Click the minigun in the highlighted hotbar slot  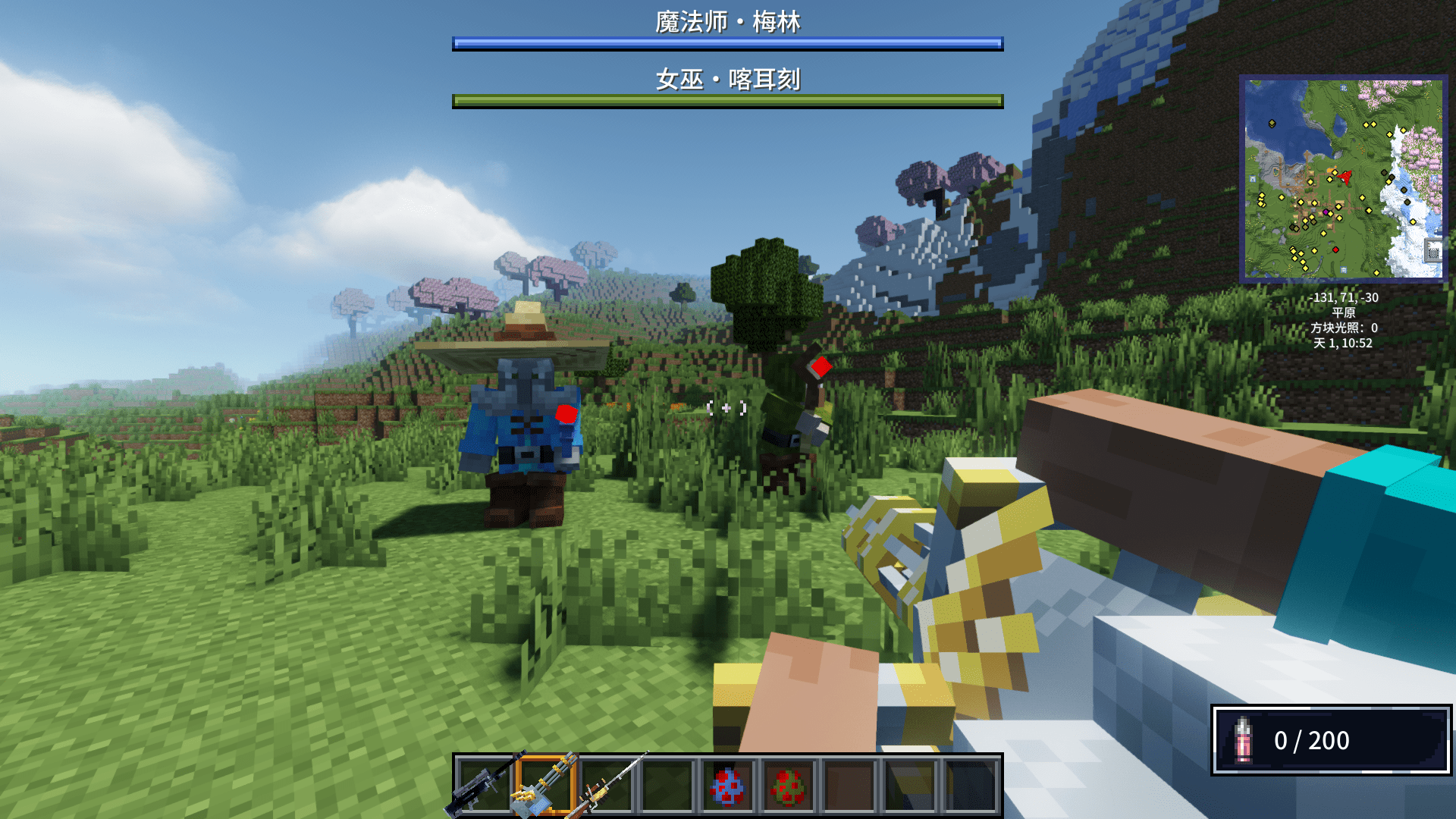click(x=545, y=787)
